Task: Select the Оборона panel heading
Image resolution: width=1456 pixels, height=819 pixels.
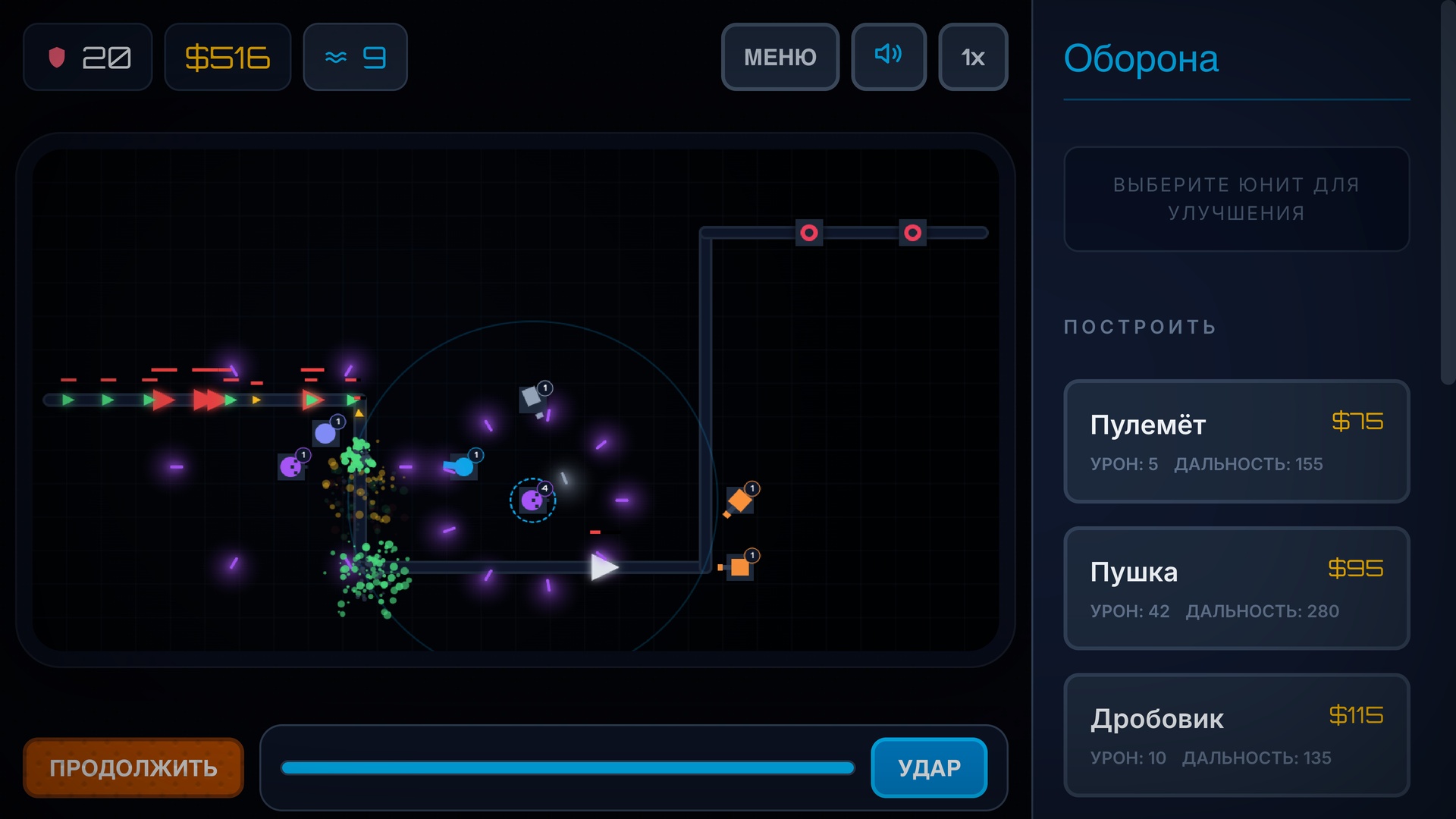Action: click(1141, 59)
